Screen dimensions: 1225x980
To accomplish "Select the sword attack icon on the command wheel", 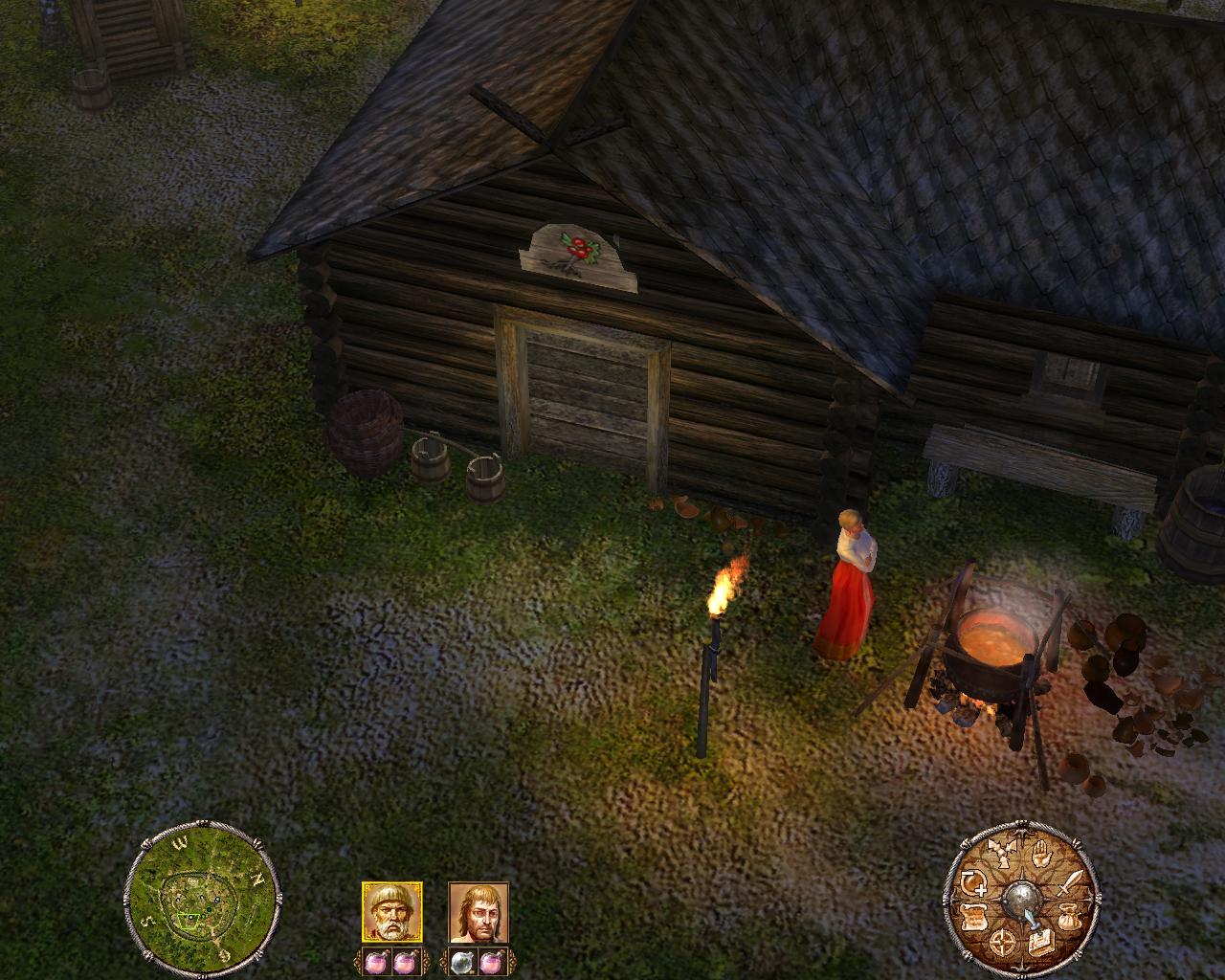I will tap(1070, 882).
